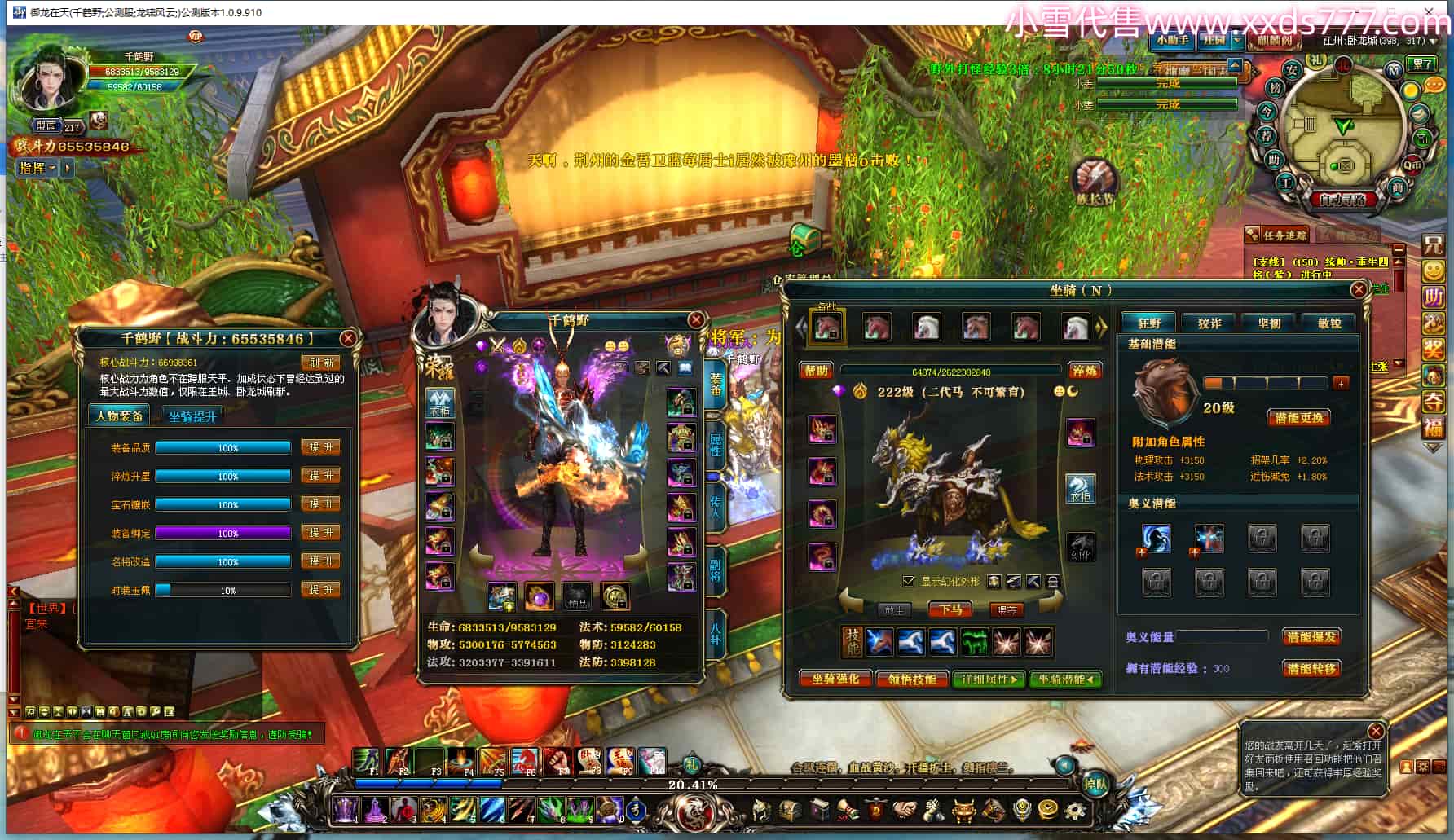
Task: Click the 下马 dismount button
Action: coord(950,609)
